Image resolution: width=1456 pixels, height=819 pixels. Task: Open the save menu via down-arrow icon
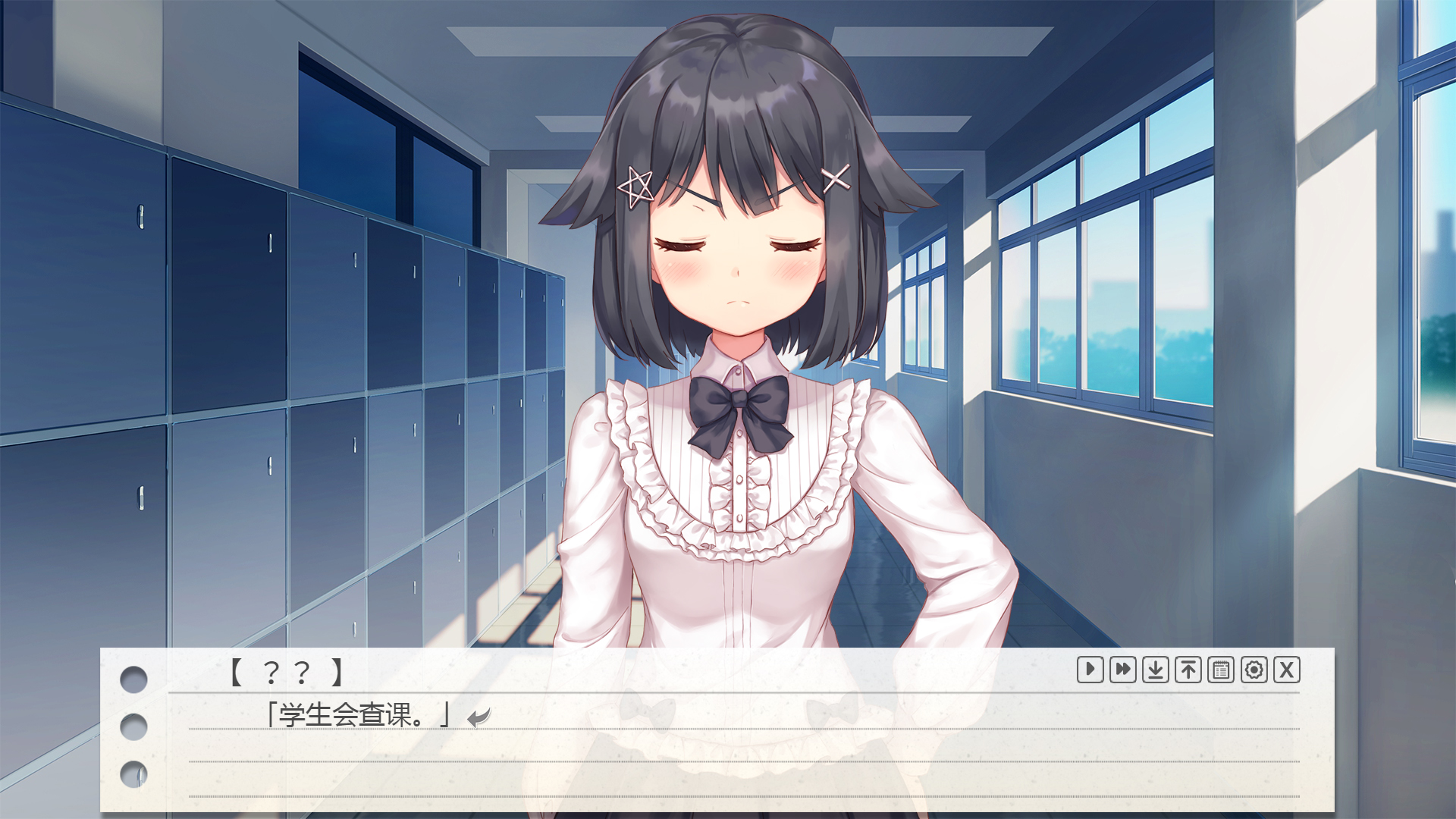point(1155,670)
